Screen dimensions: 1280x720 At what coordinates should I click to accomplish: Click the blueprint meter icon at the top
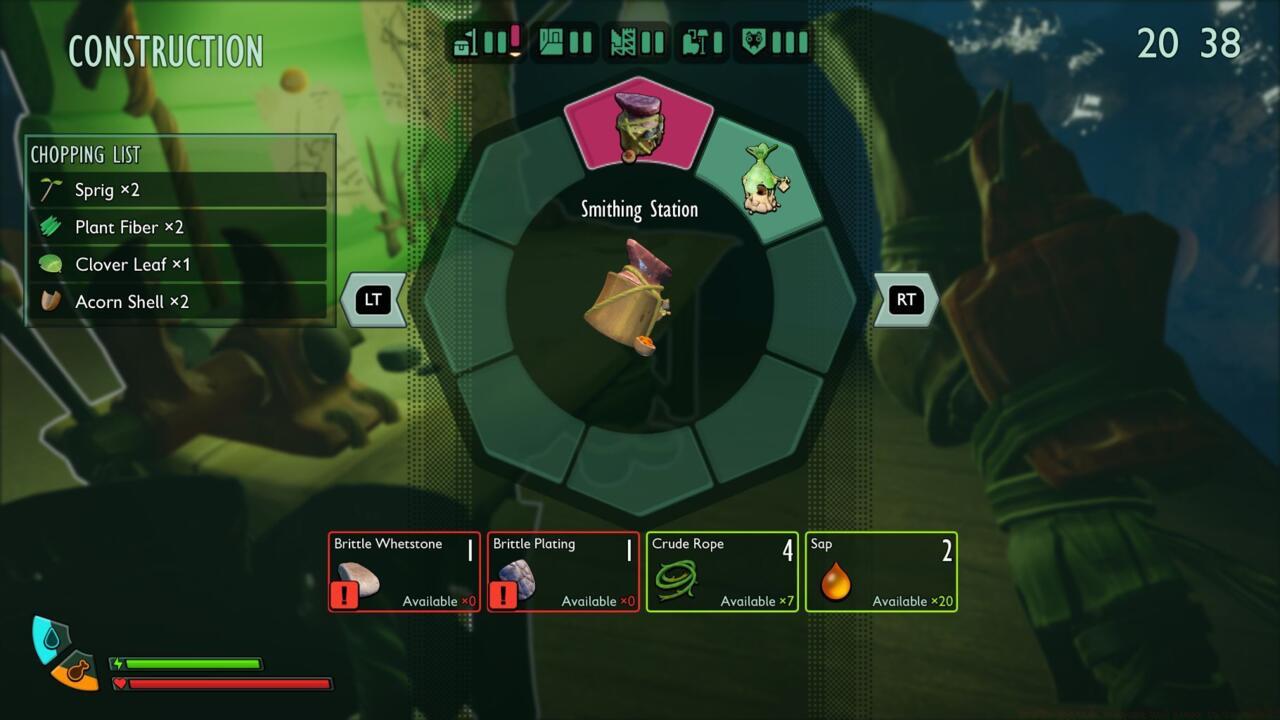tap(552, 42)
